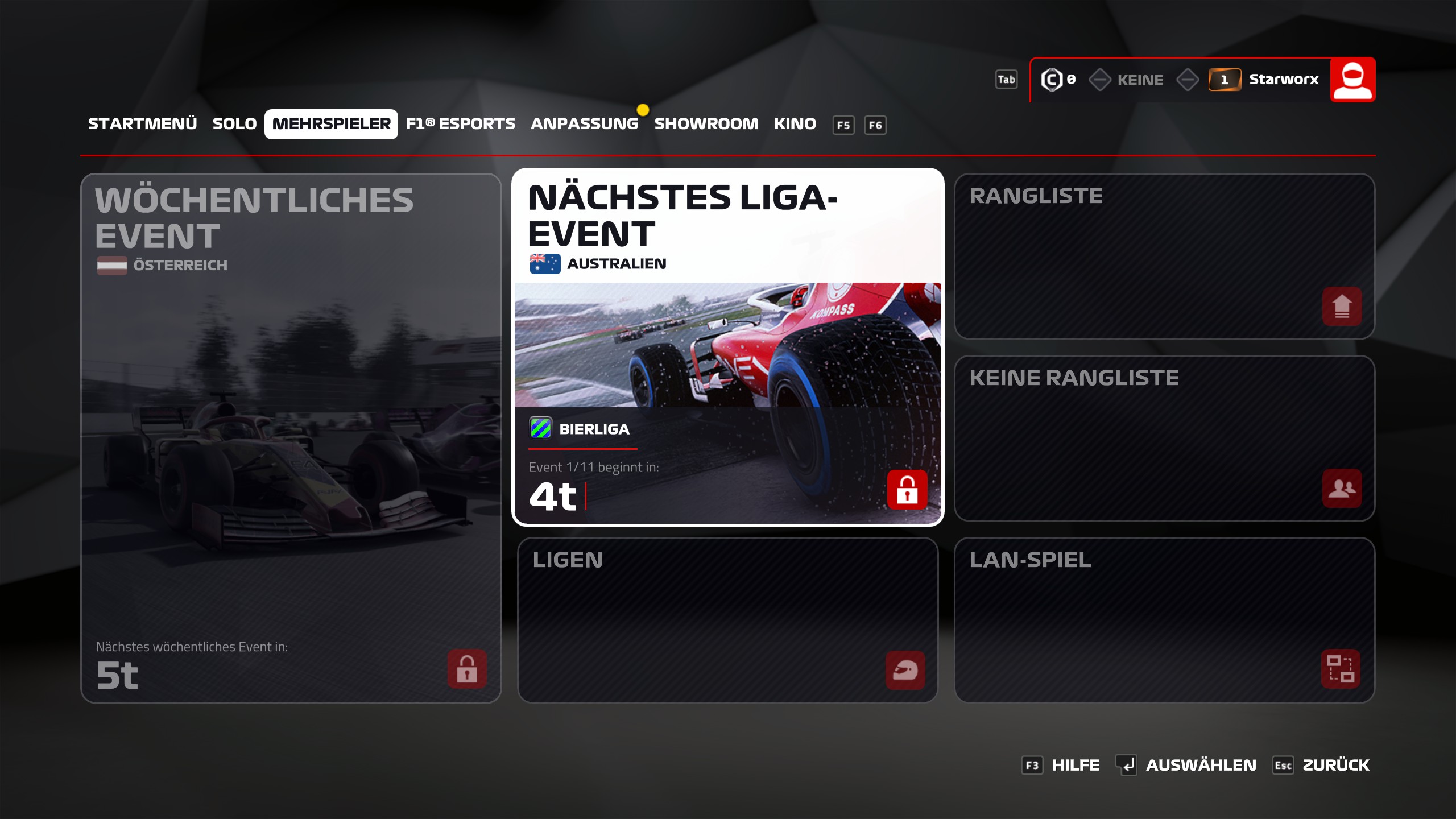Open the Anpassung tab
This screenshot has height=819, width=1456.
tap(584, 124)
